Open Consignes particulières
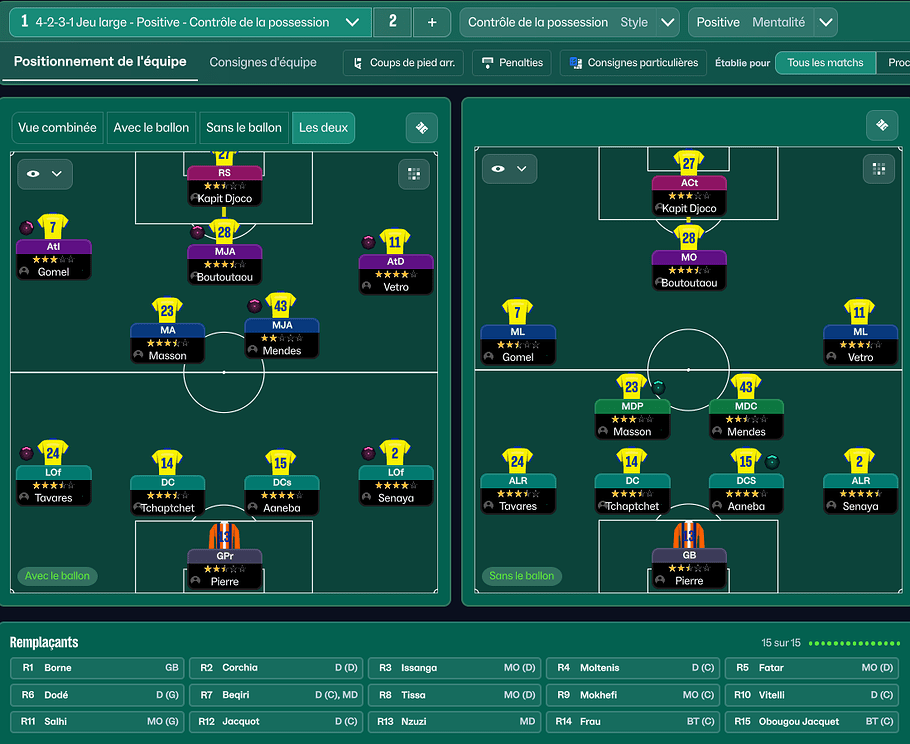The image size is (910, 744). coord(633,63)
